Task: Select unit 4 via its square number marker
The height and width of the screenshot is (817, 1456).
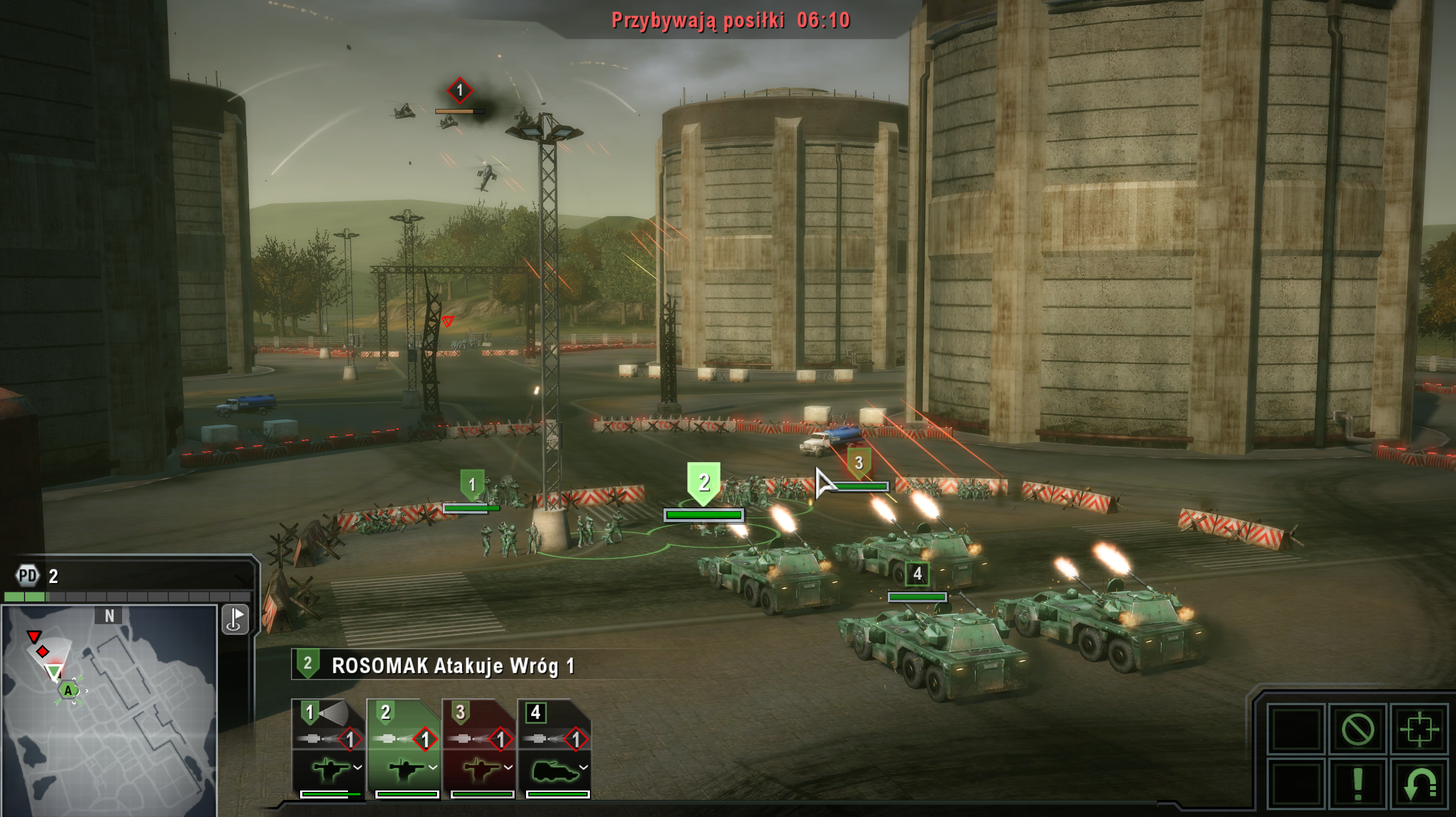Action: coord(917,573)
